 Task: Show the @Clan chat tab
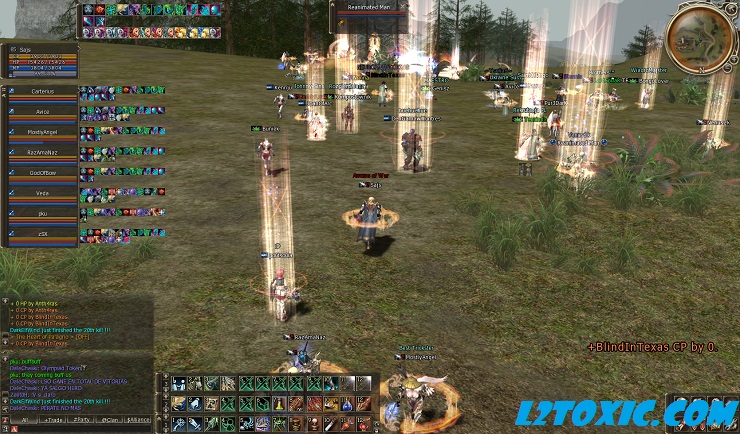pos(110,420)
